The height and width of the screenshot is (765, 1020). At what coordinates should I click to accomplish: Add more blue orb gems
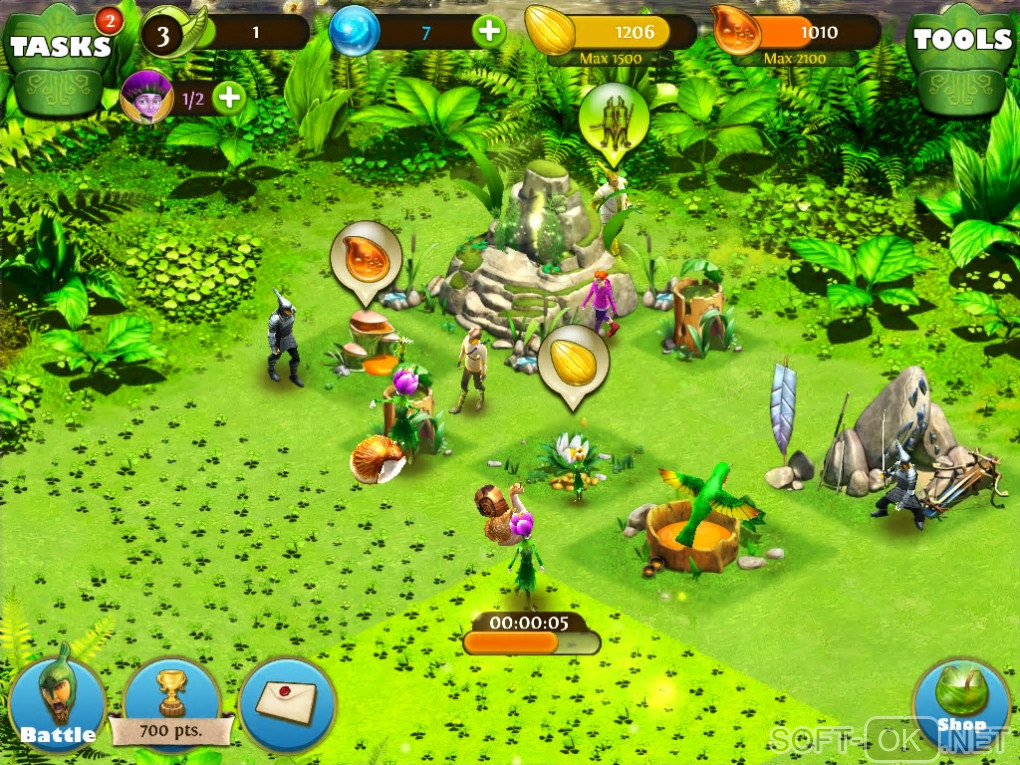[x=489, y=32]
